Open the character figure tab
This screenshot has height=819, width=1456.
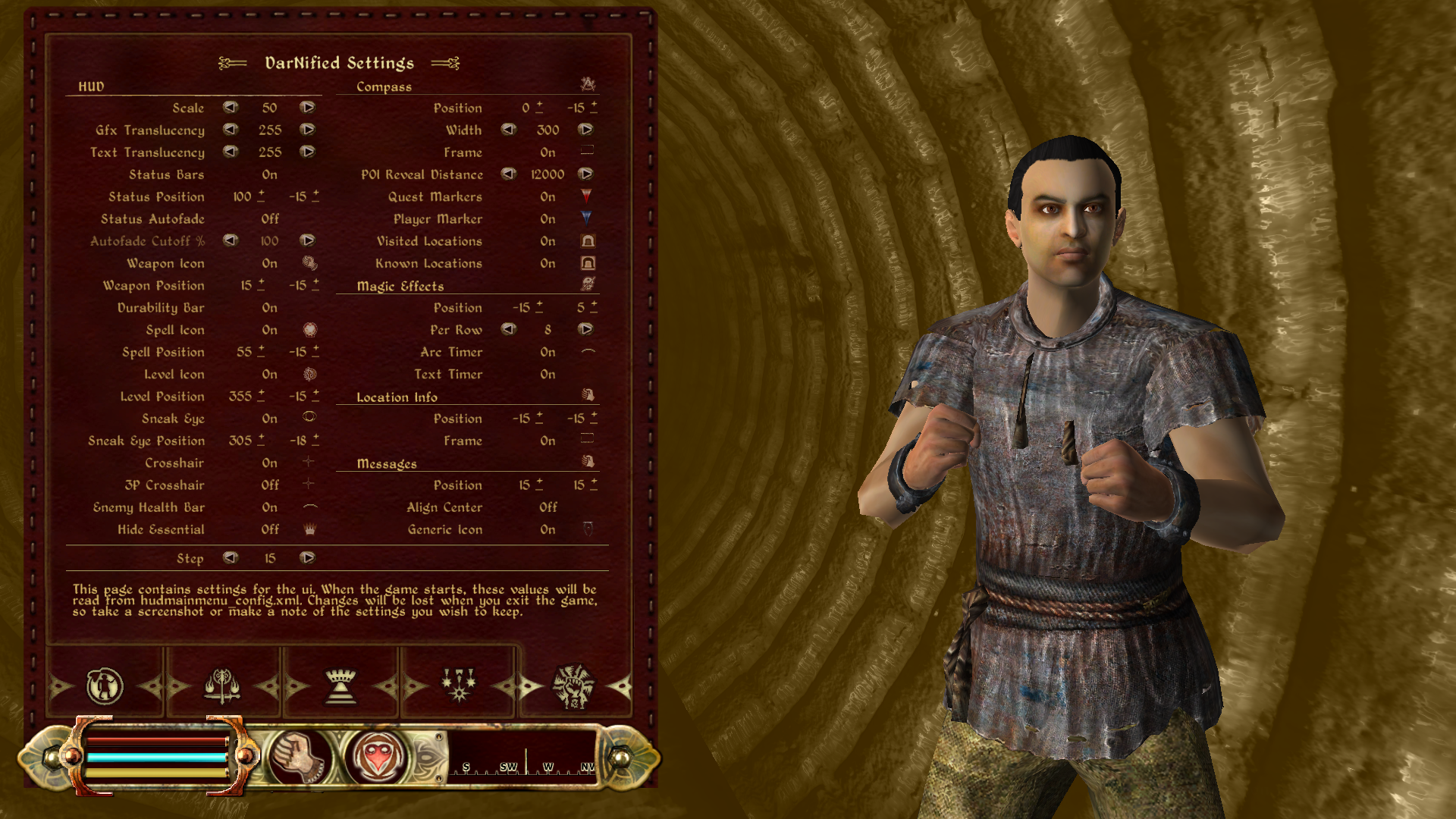point(105,686)
